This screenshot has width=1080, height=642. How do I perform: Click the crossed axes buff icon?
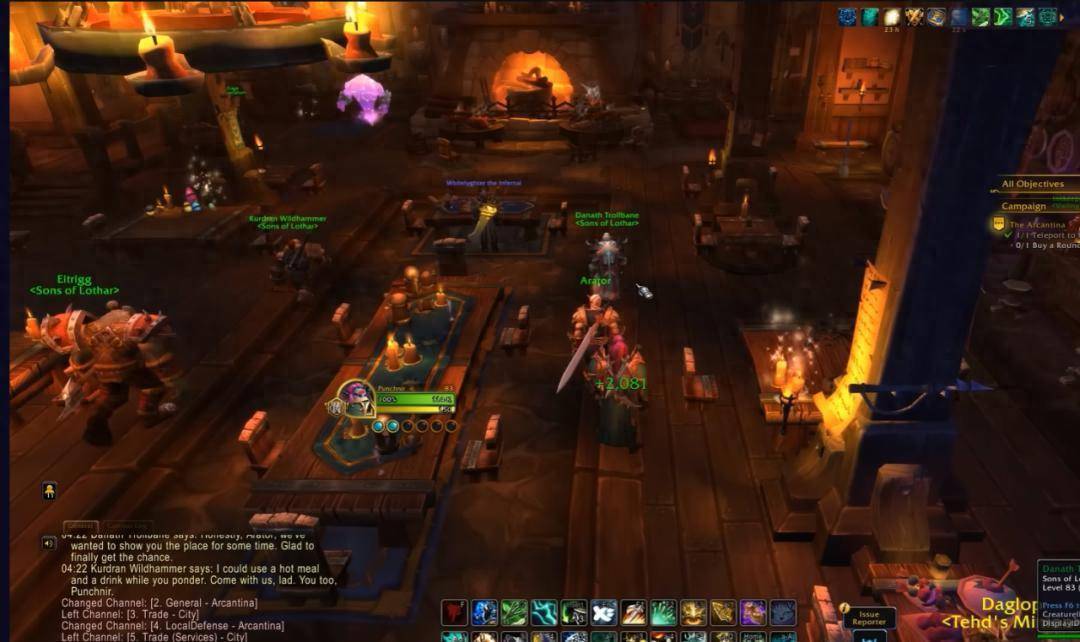click(x=914, y=16)
